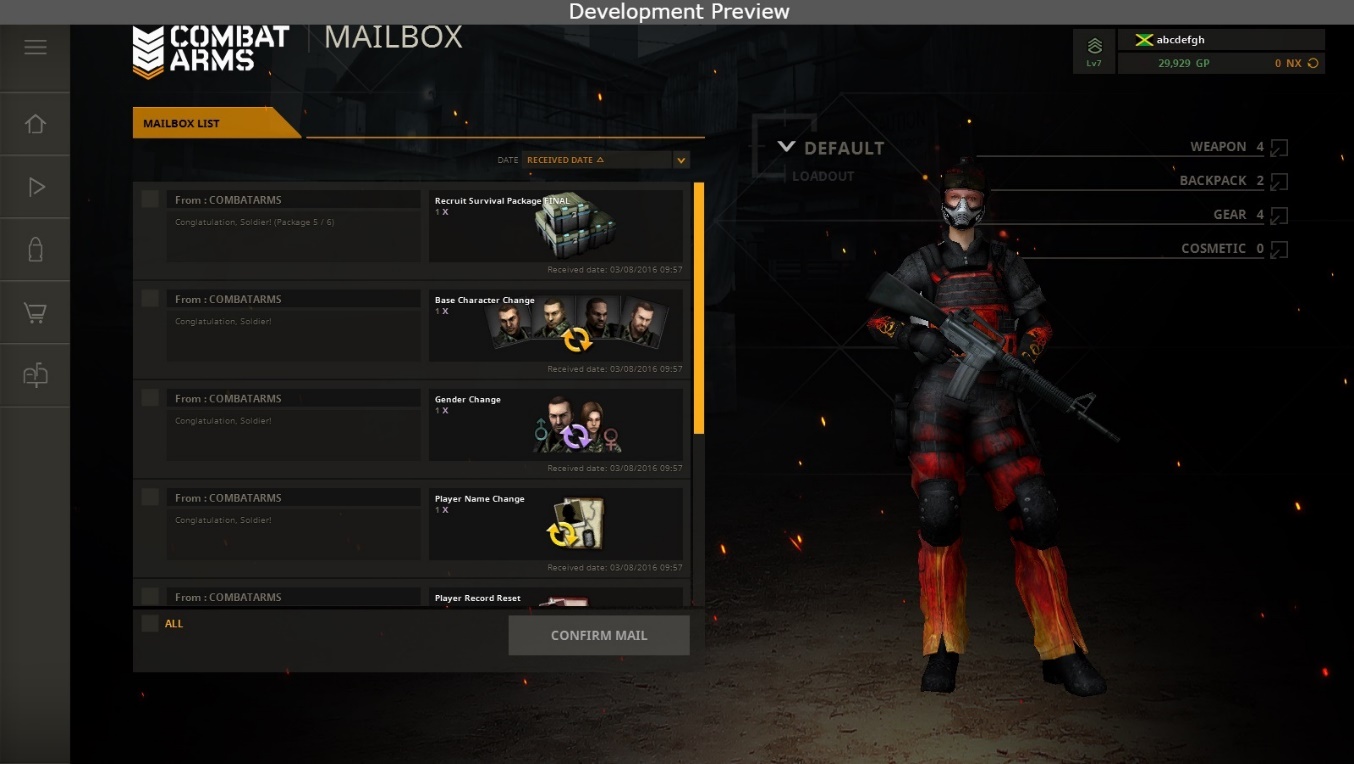Viewport: 1354px width, 764px height.
Task: Open the Weapon loadout category
Action: coord(1278,147)
